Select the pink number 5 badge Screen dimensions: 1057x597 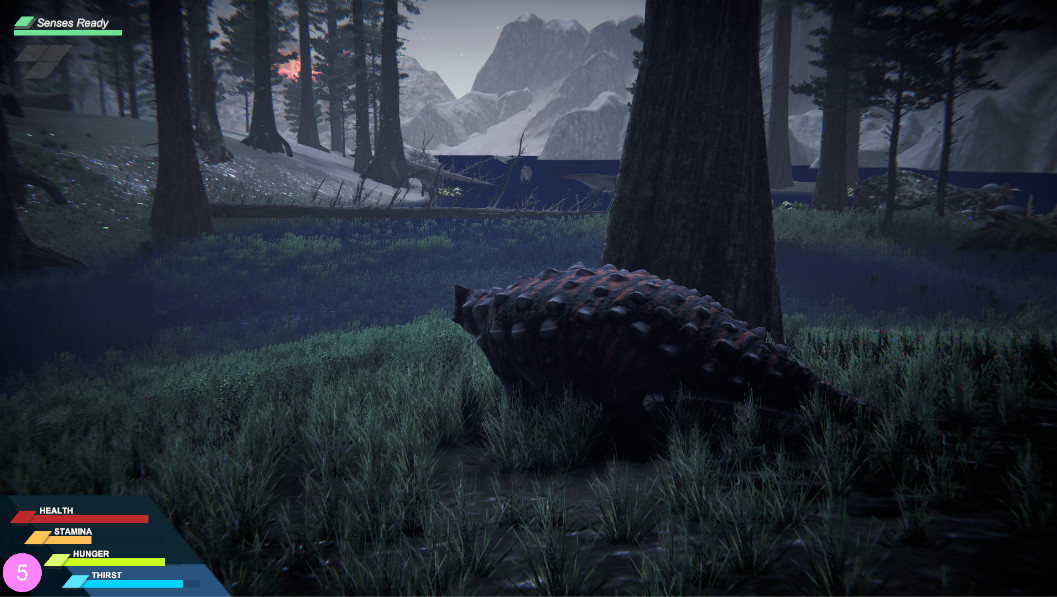point(22,573)
